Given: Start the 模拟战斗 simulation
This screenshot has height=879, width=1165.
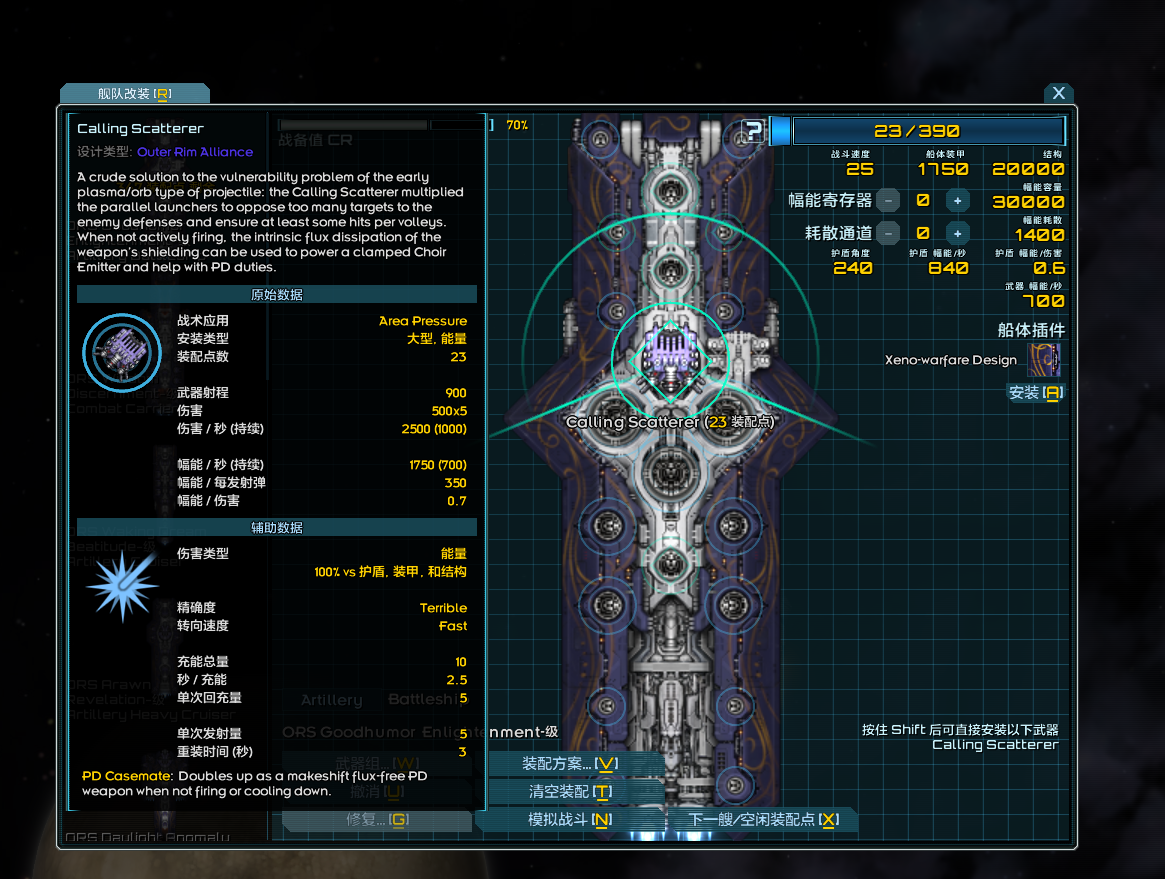Looking at the screenshot, I should click(x=570, y=820).
